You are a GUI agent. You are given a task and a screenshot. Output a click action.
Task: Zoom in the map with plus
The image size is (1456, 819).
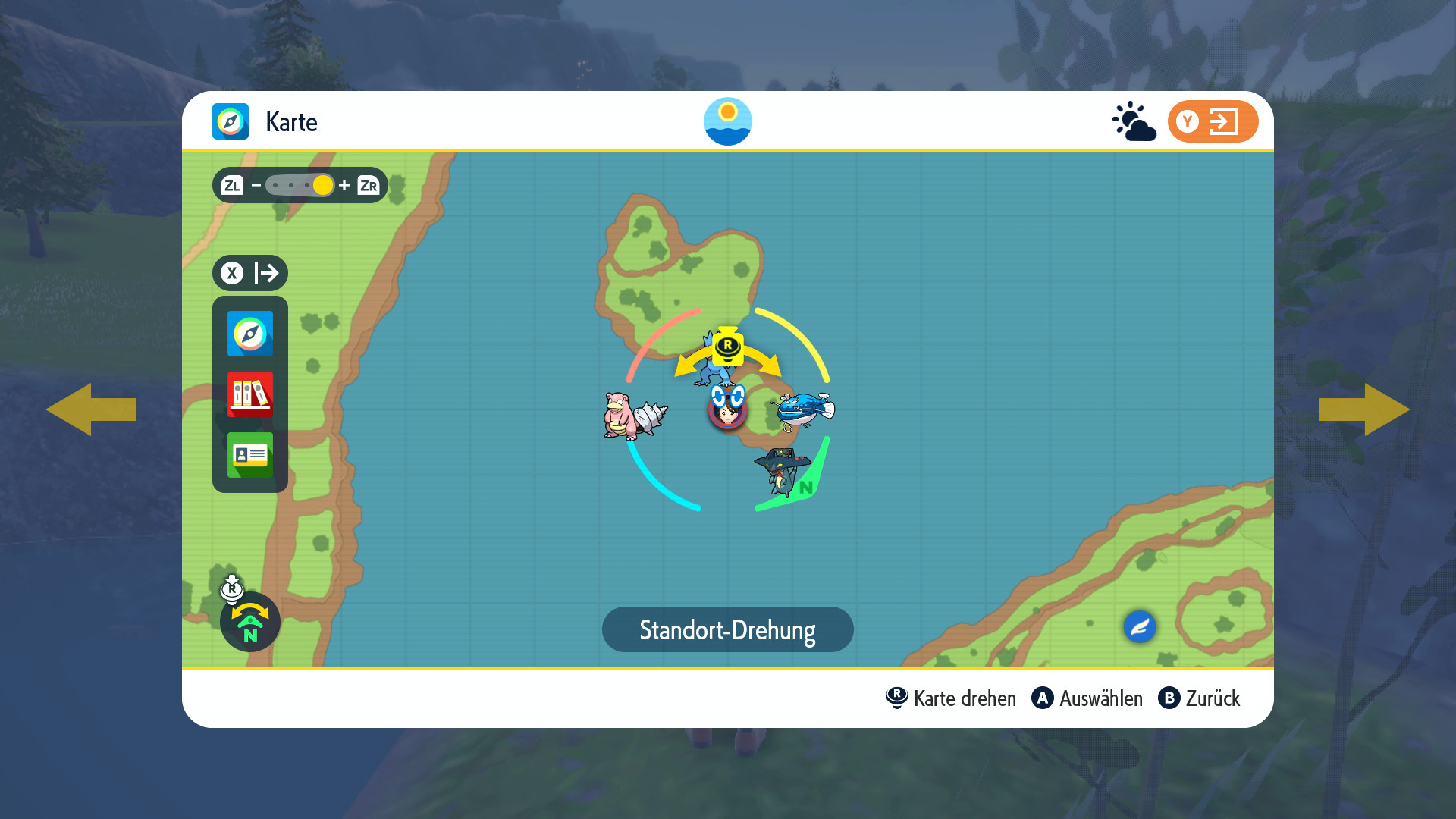click(x=344, y=185)
